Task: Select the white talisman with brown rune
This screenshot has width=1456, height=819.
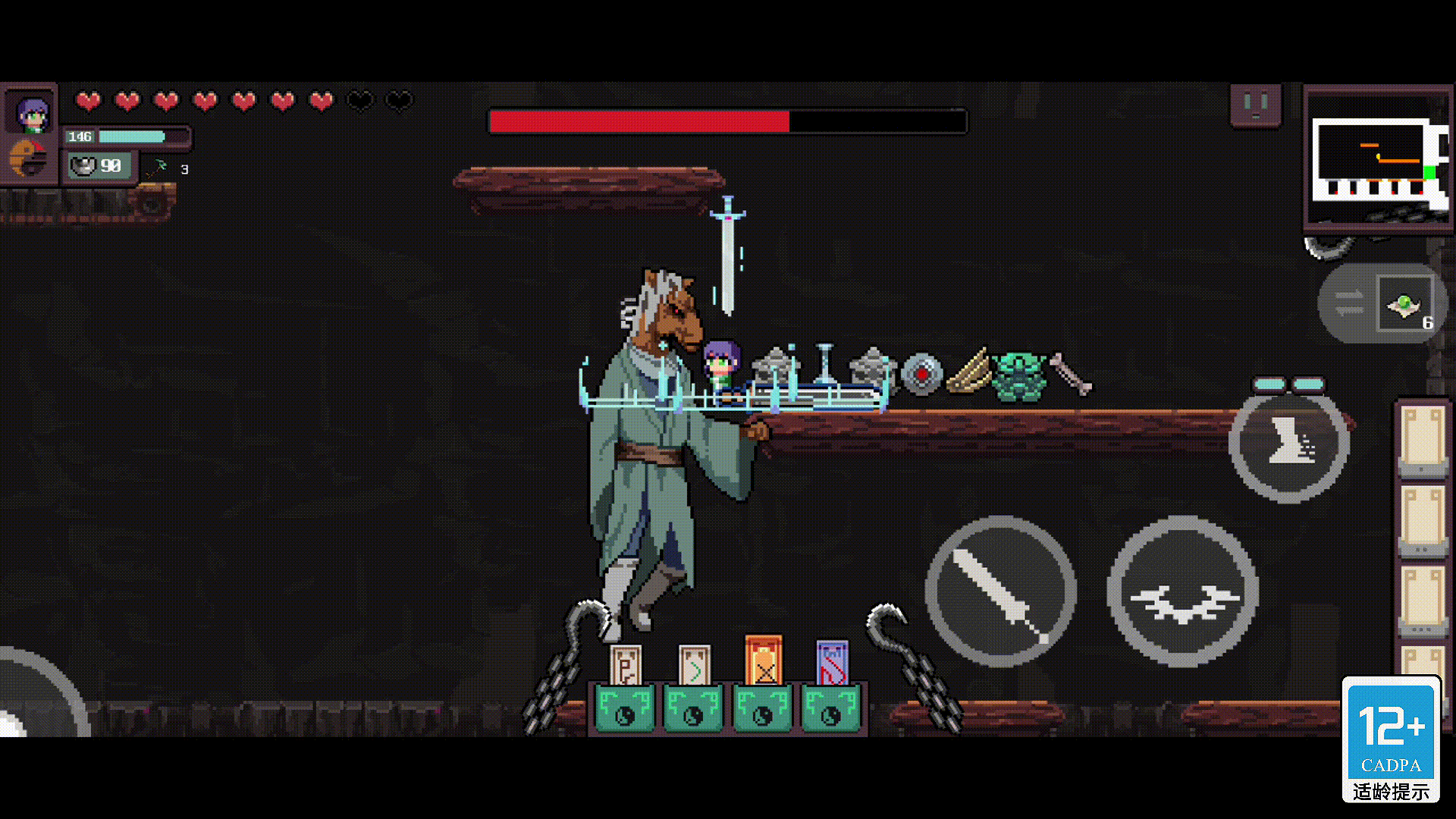Action: click(626, 666)
